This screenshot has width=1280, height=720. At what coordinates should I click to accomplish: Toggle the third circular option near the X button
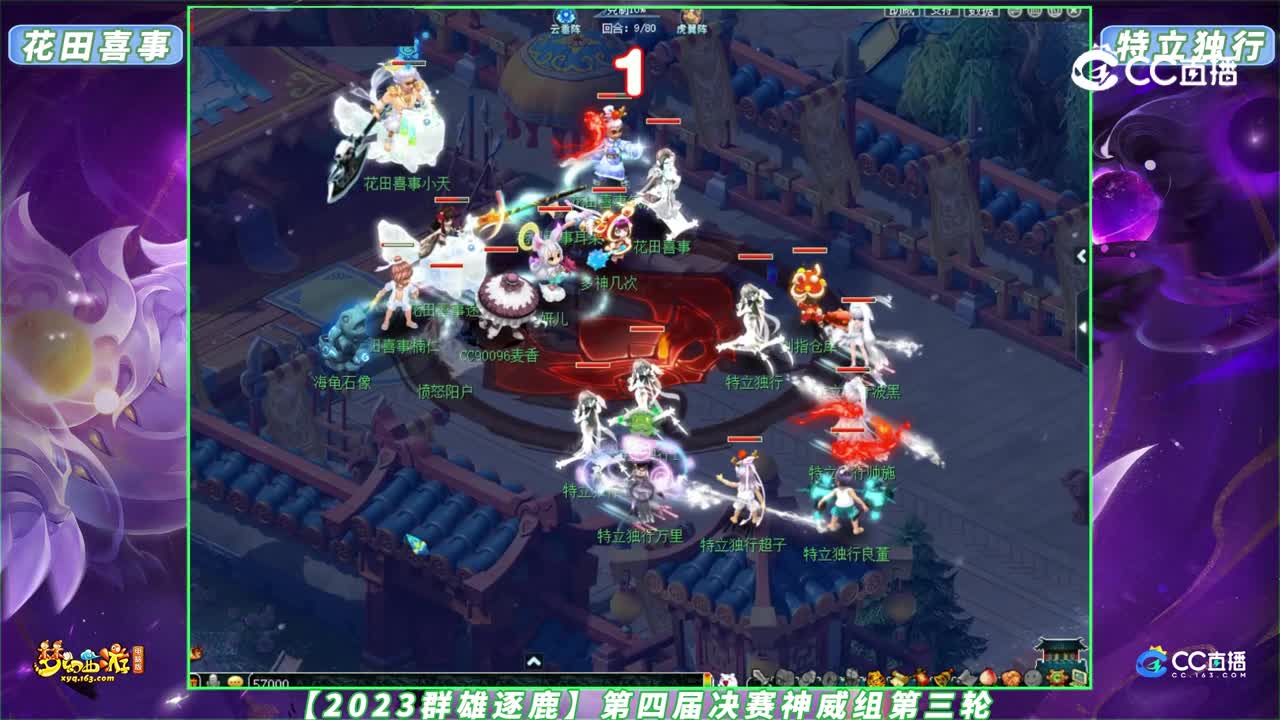pyautogui.click(x=1055, y=12)
